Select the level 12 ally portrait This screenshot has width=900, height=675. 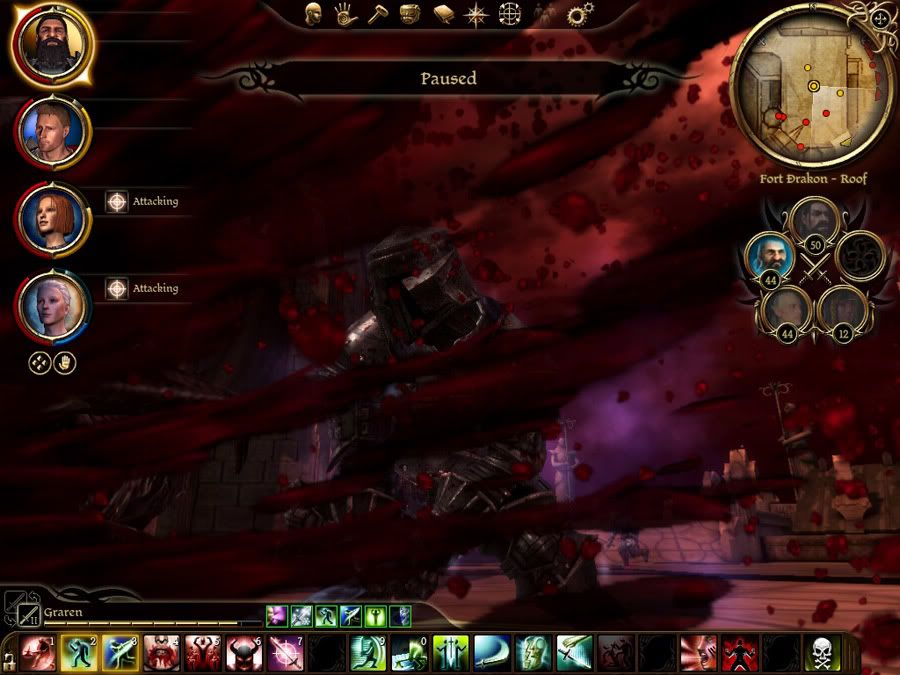tap(842, 309)
